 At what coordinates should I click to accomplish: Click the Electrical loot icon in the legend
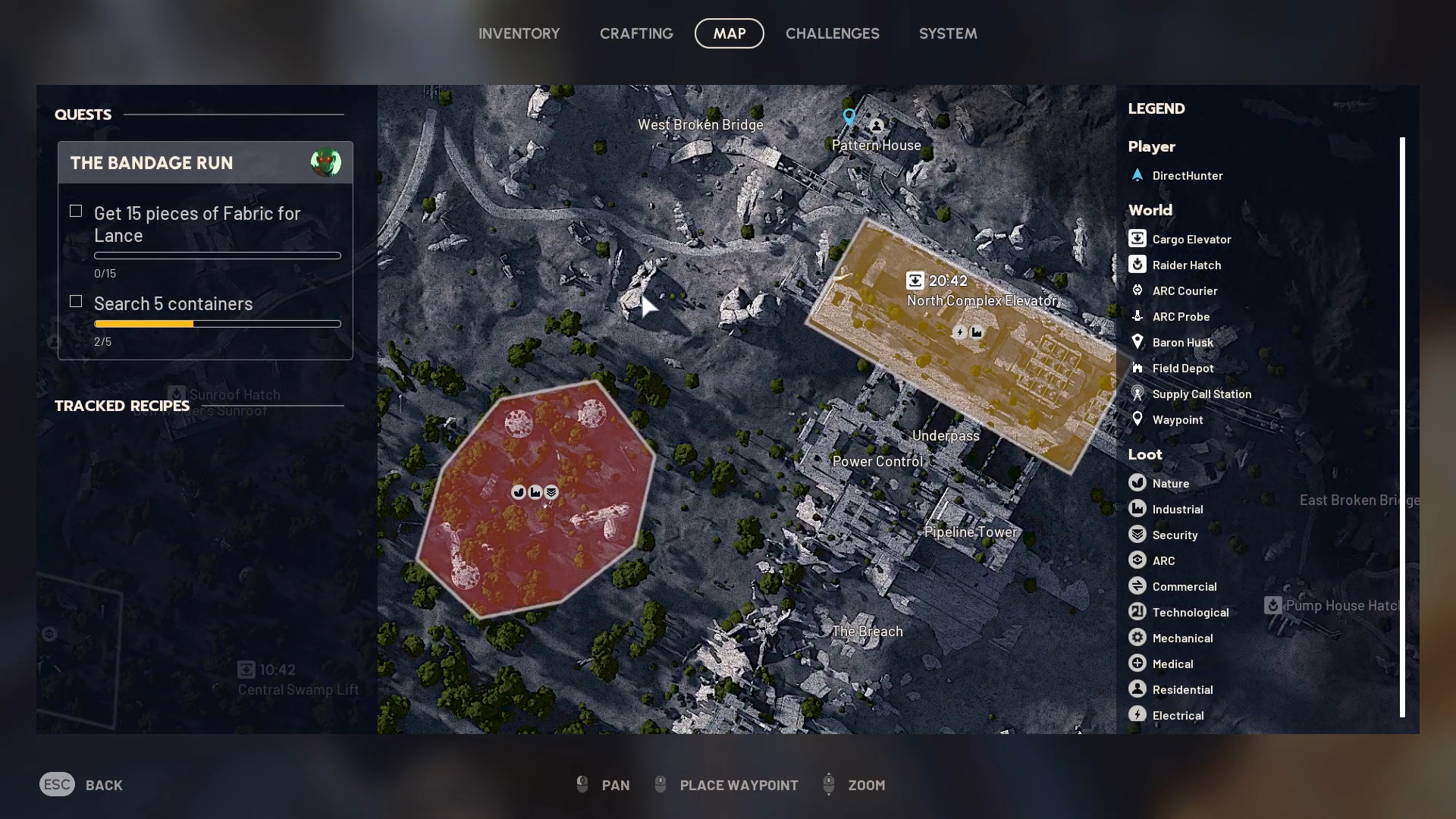1138,714
